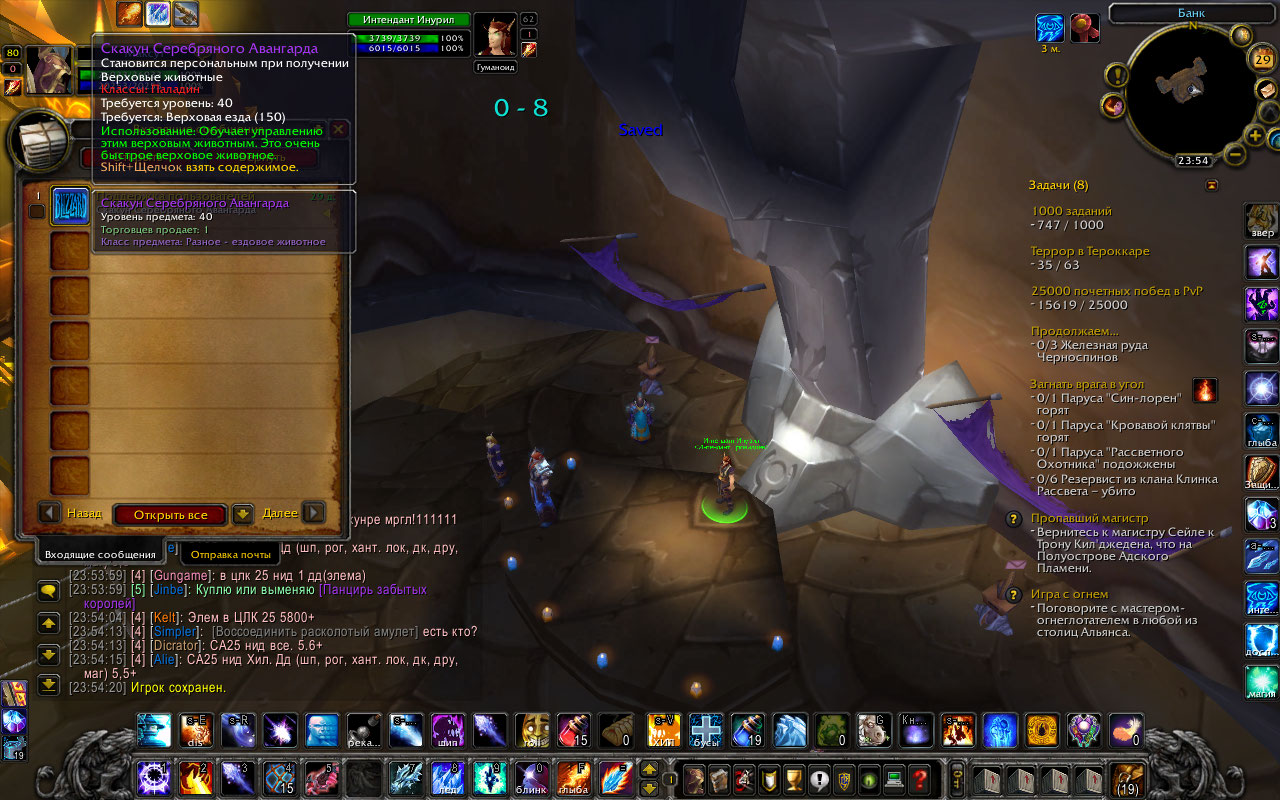
Task: Collapse the "Задачи" quest tracker
Action: pos(1212,185)
